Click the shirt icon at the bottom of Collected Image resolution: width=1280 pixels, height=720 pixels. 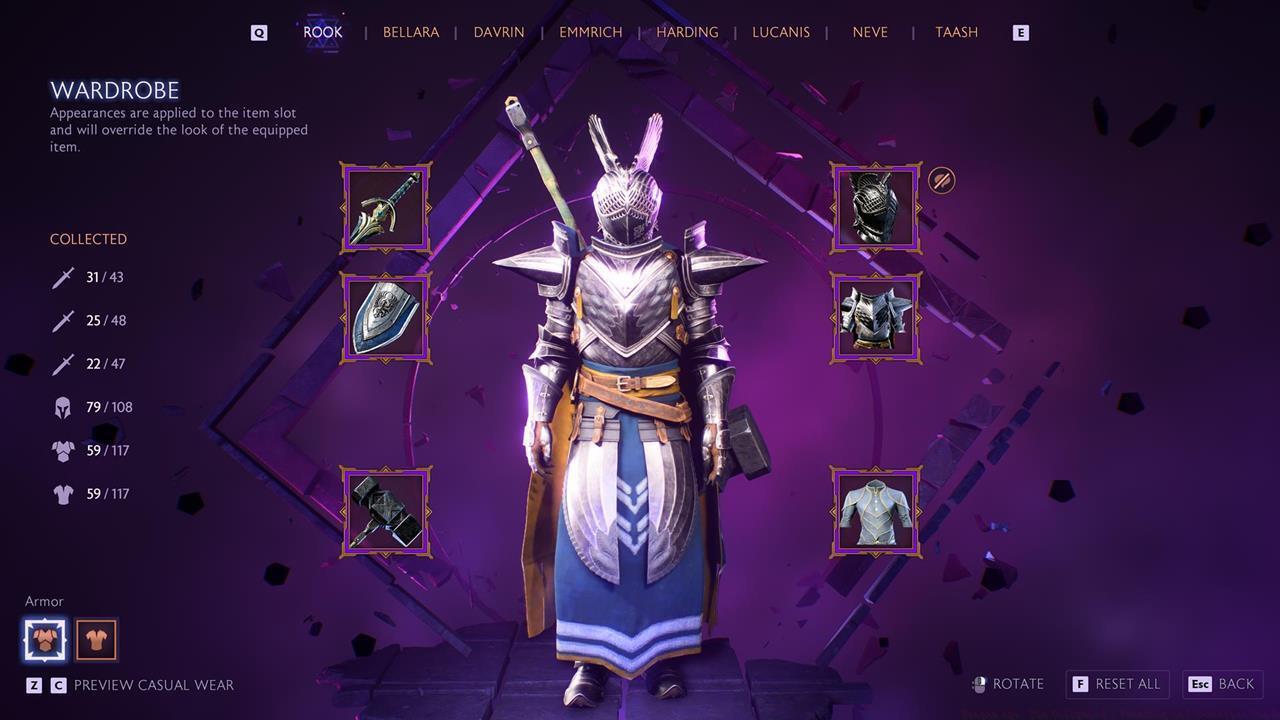point(62,493)
